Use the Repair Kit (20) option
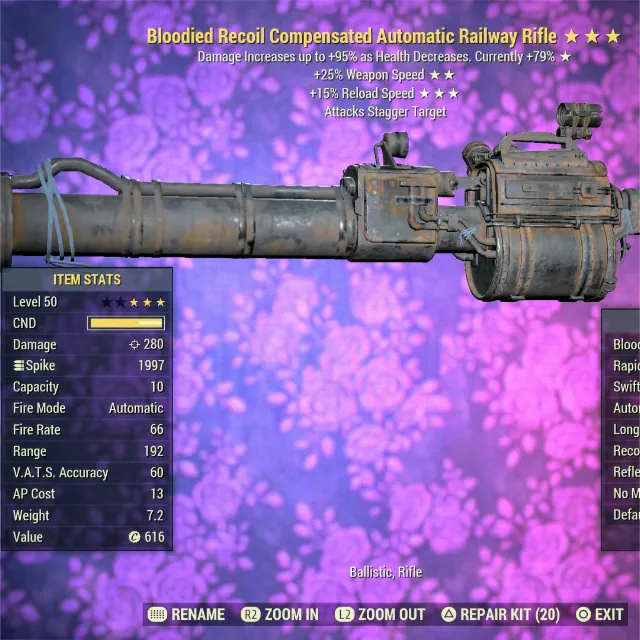Viewport: 640px width, 640px height. pyautogui.click(x=502, y=614)
